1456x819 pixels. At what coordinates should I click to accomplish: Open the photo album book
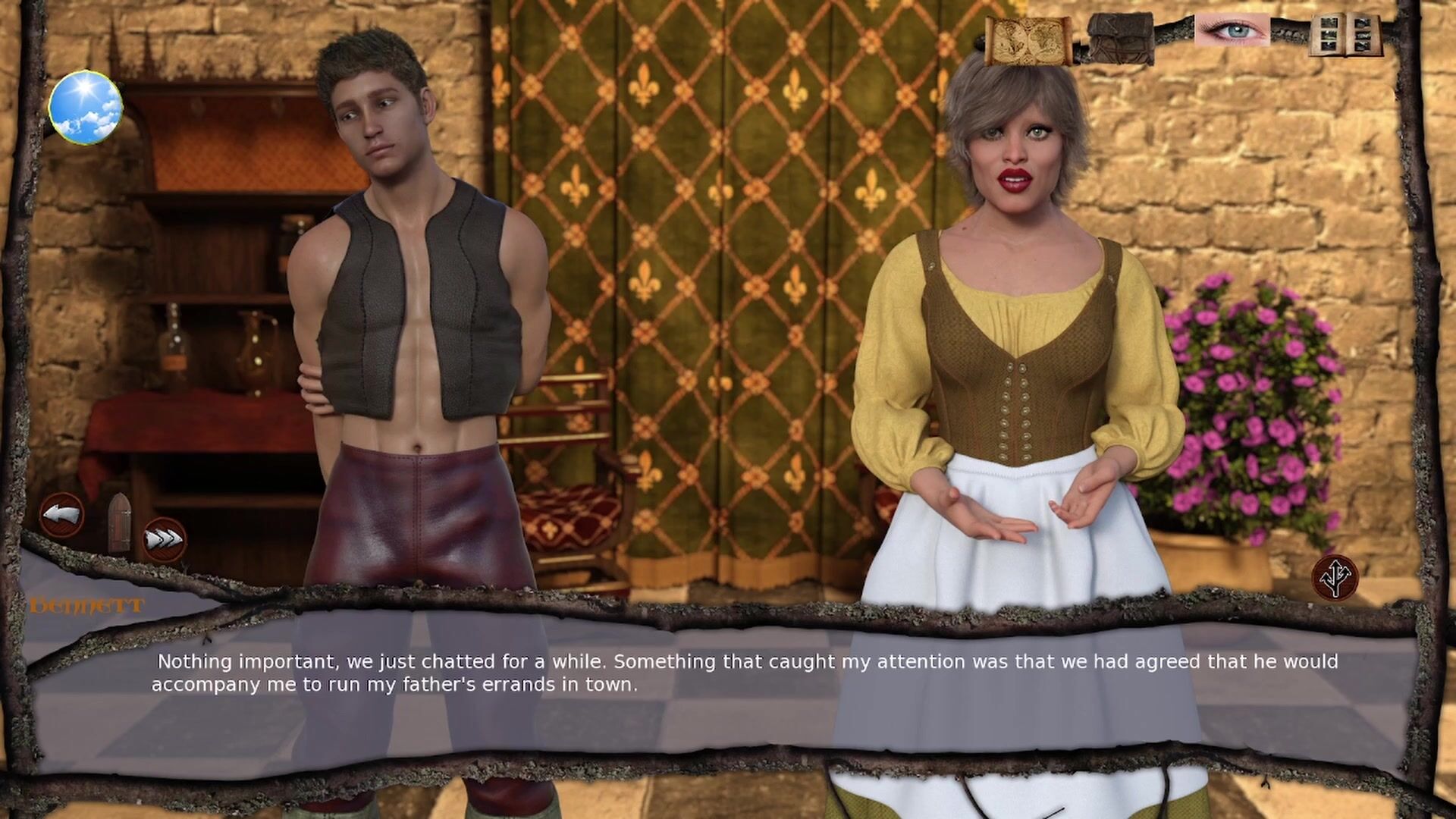pos(1345,34)
